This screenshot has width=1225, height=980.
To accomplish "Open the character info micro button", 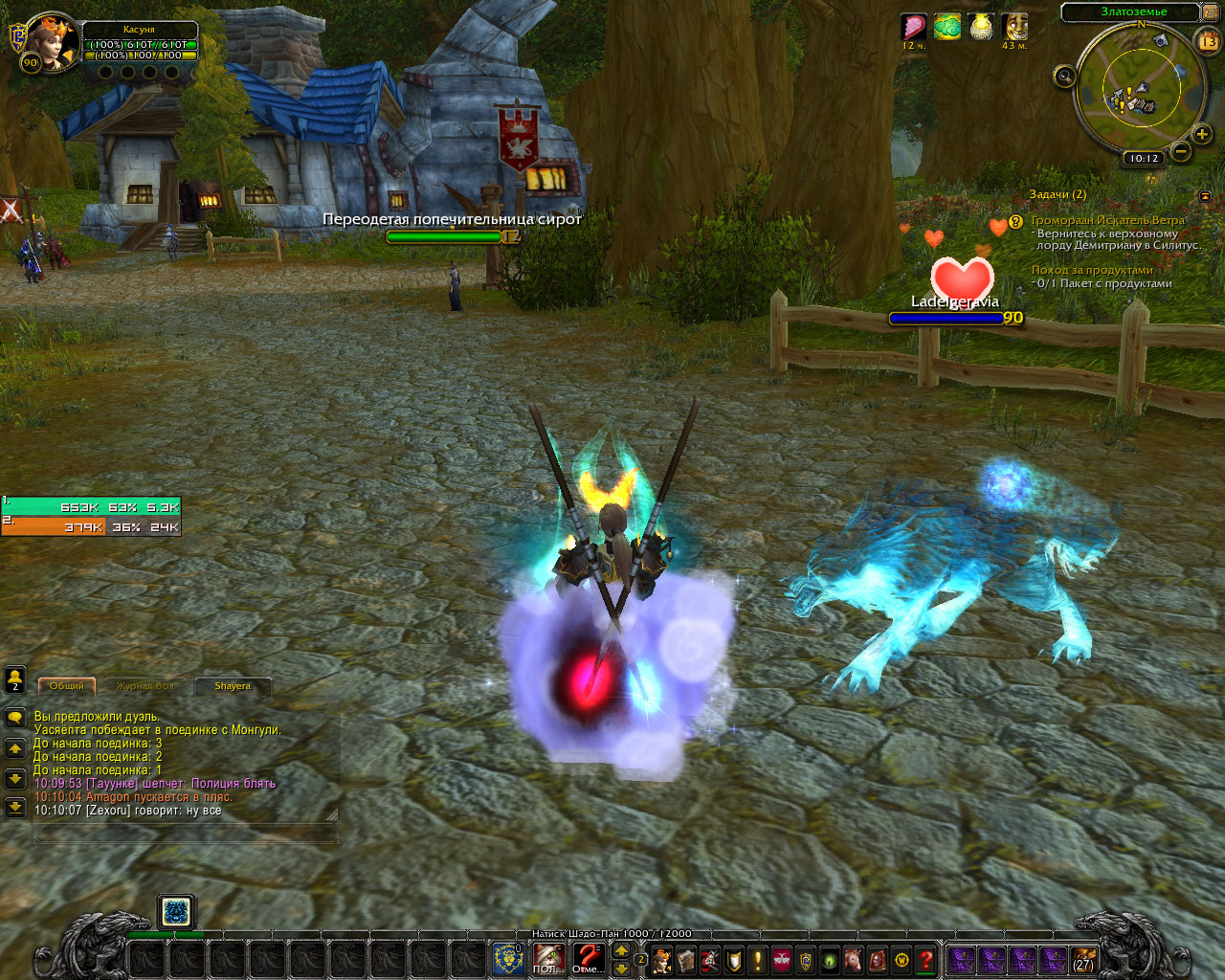I will (x=662, y=960).
